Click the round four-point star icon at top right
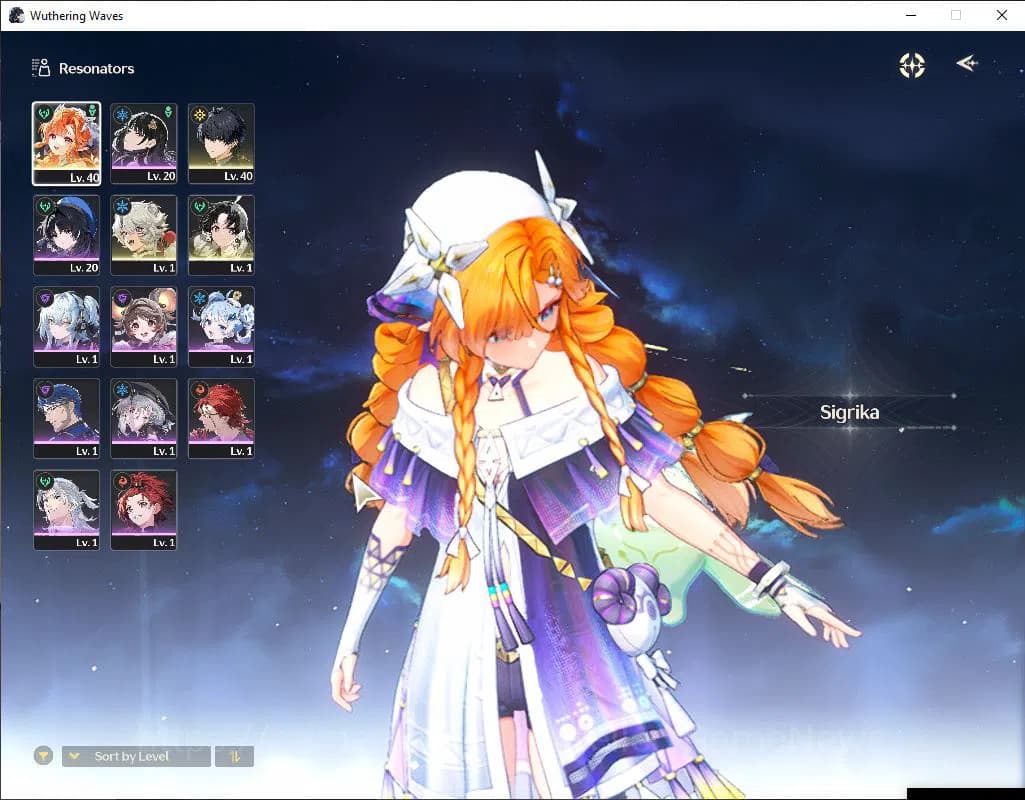The width and height of the screenshot is (1025, 800). tap(912, 65)
